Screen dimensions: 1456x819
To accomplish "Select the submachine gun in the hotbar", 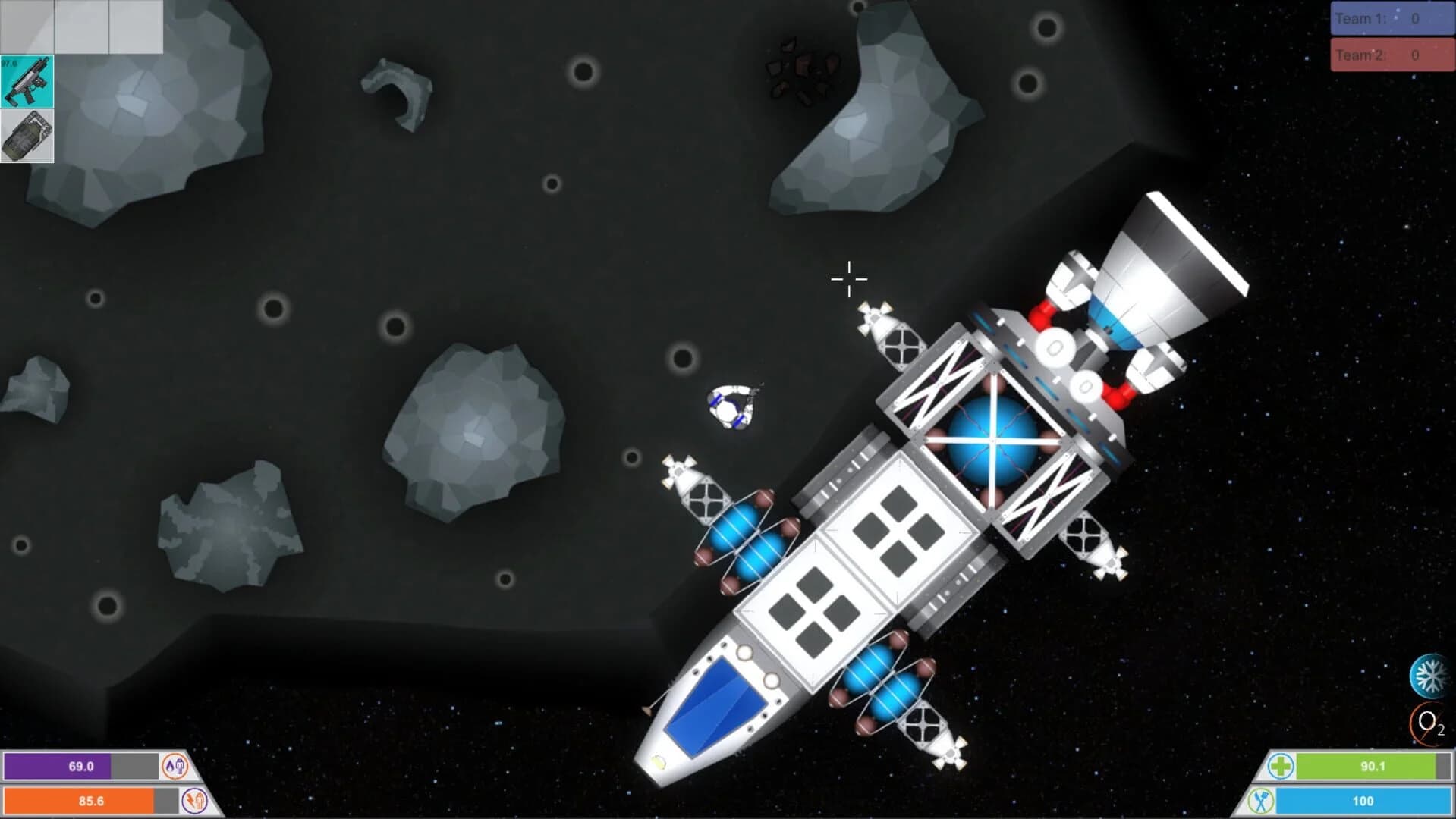I will pyautogui.click(x=27, y=80).
